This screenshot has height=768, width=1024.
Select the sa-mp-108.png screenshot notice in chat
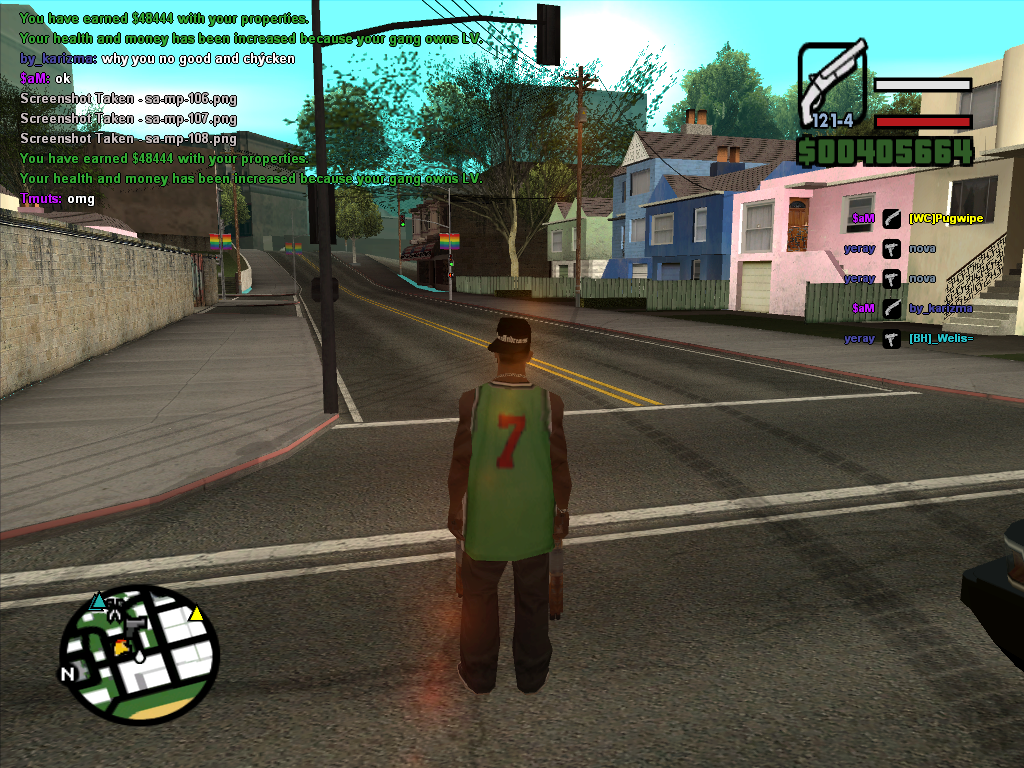128,138
